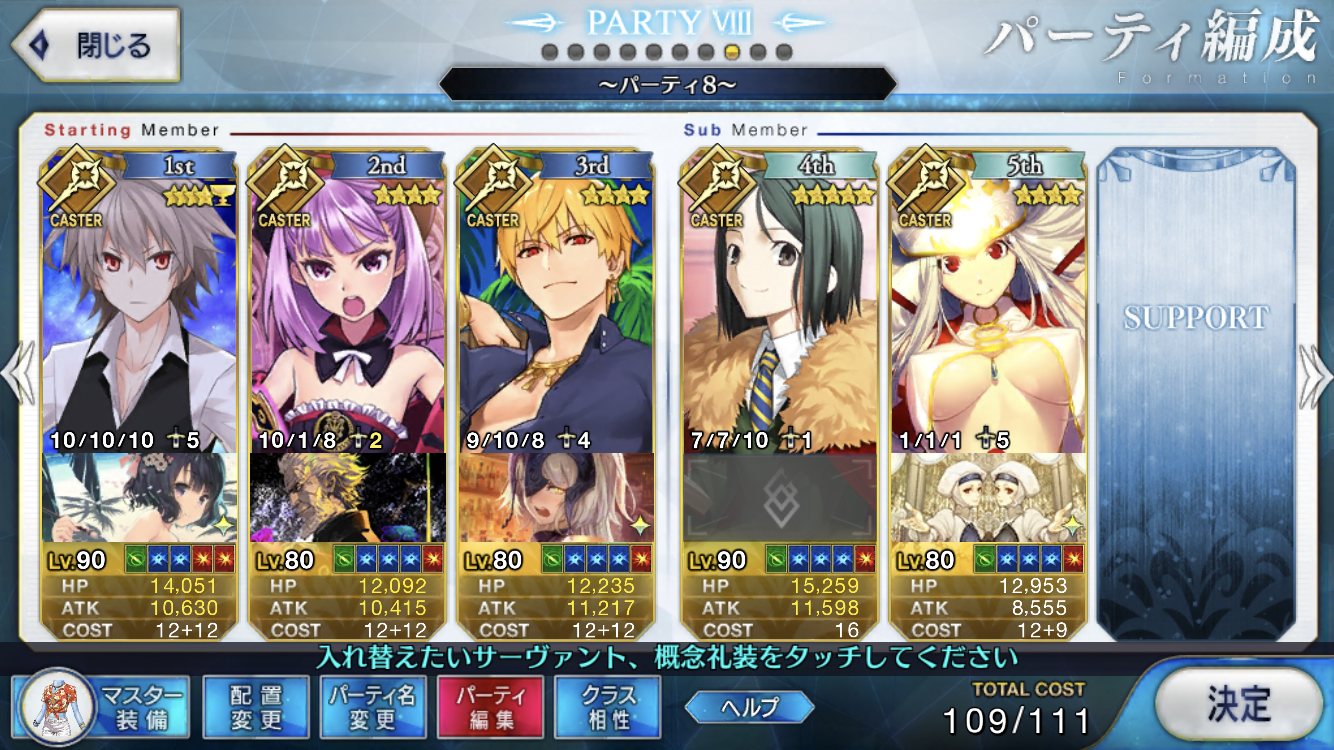Close the party formation screen with 閉じる

coord(95,46)
